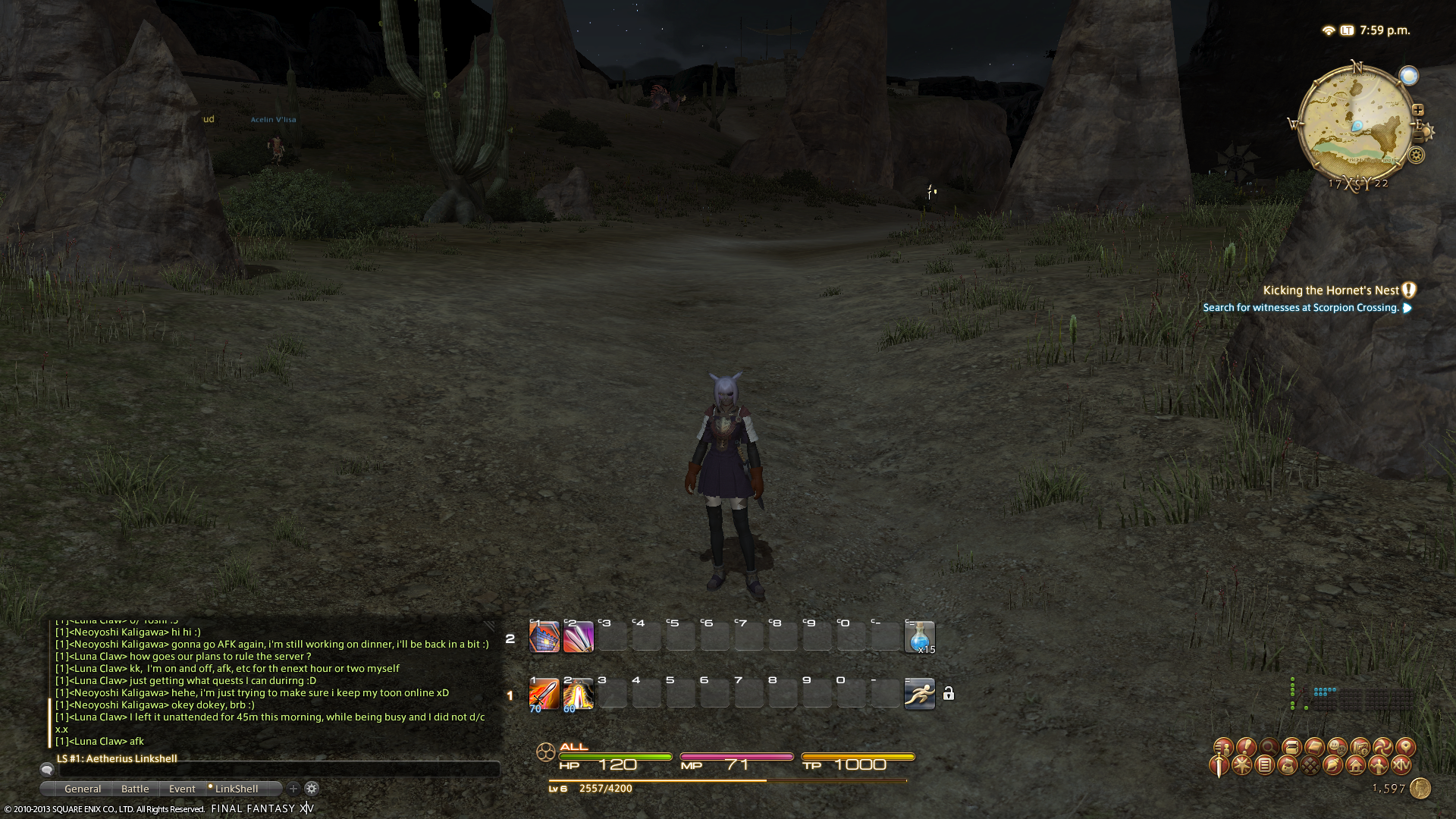This screenshot has width=1456, height=819.
Task: Activate the twin blades skill on hotbar two
Action: [578, 637]
